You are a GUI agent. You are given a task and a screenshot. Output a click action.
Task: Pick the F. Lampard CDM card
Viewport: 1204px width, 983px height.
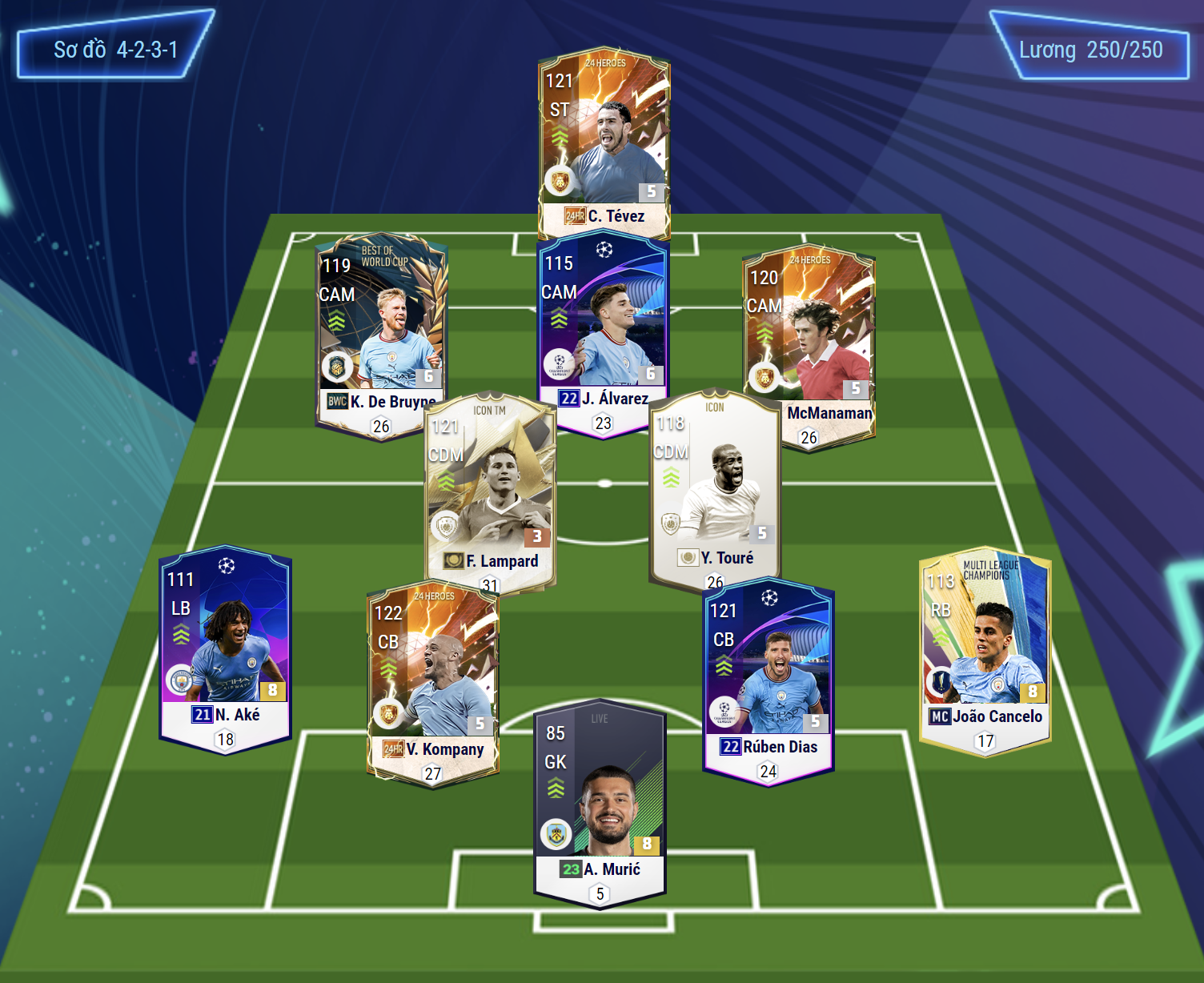(x=490, y=488)
